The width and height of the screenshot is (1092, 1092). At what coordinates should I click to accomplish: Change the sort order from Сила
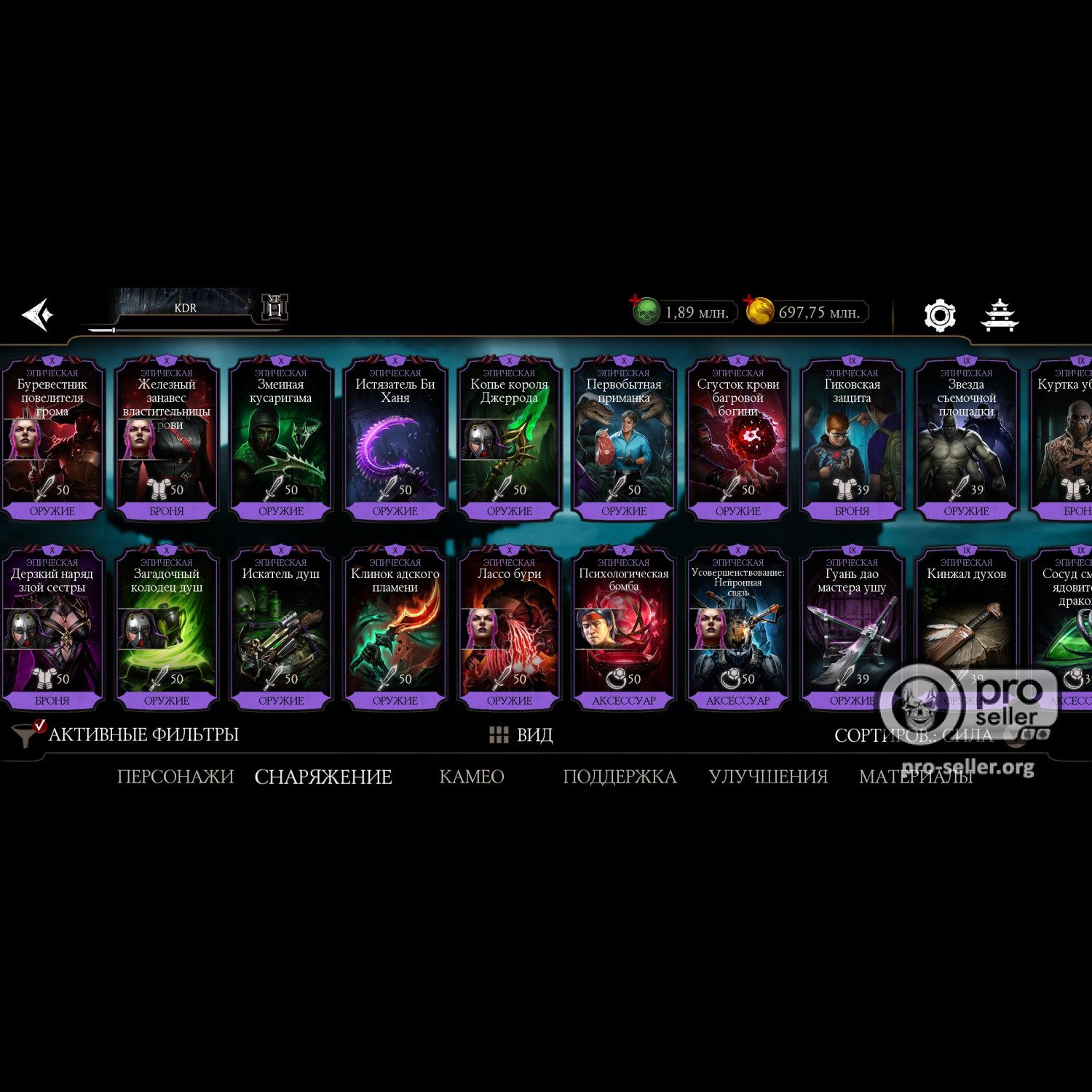(914, 735)
